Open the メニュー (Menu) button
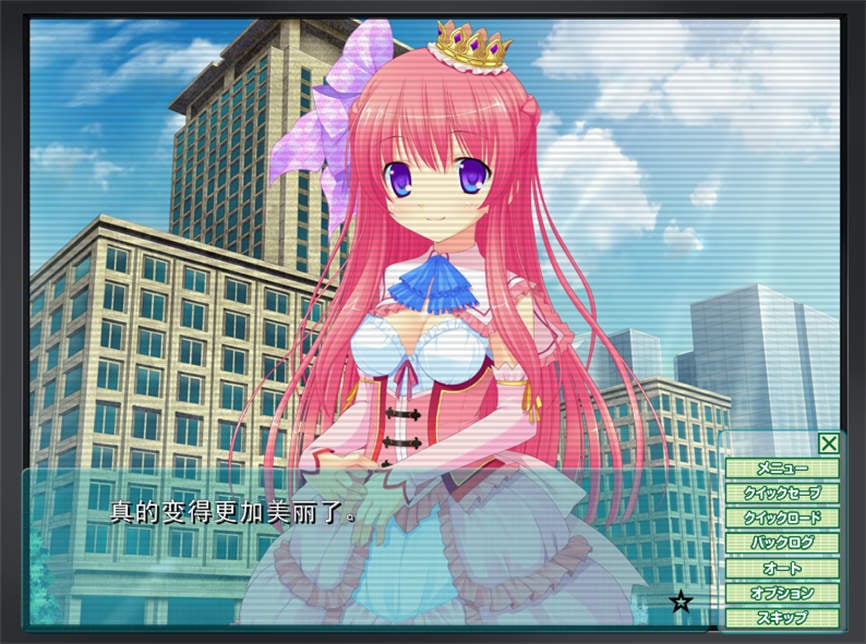The height and width of the screenshot is (644, 866). [x=782, y=468]
